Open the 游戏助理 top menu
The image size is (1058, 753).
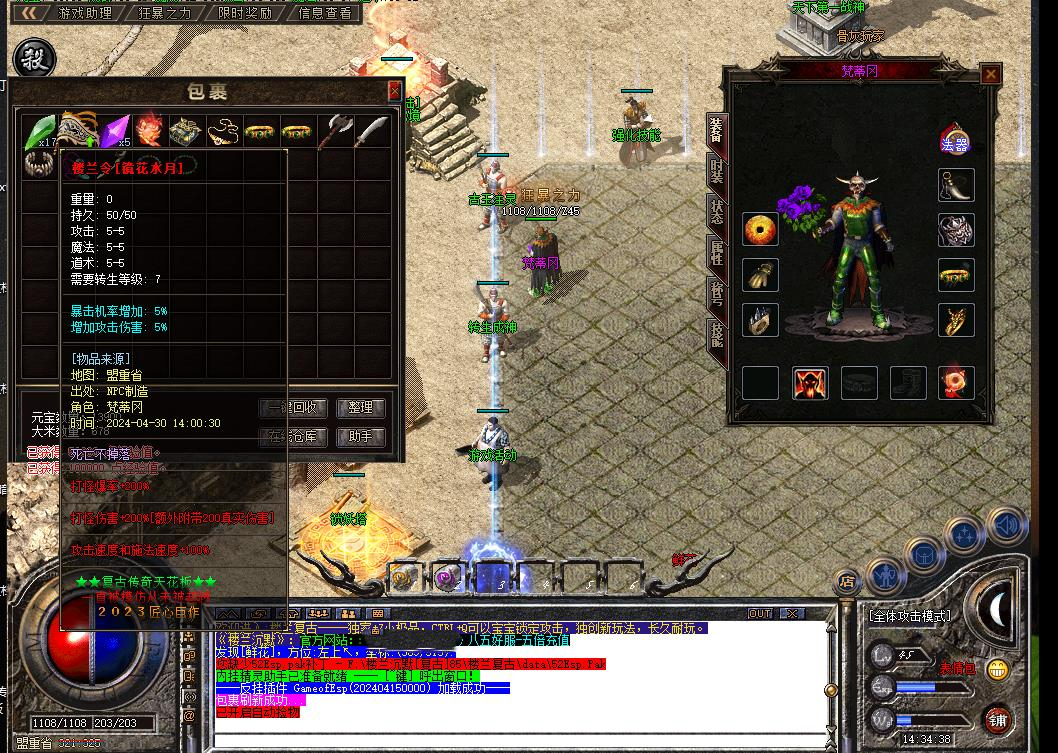click(x=85, y=13)
